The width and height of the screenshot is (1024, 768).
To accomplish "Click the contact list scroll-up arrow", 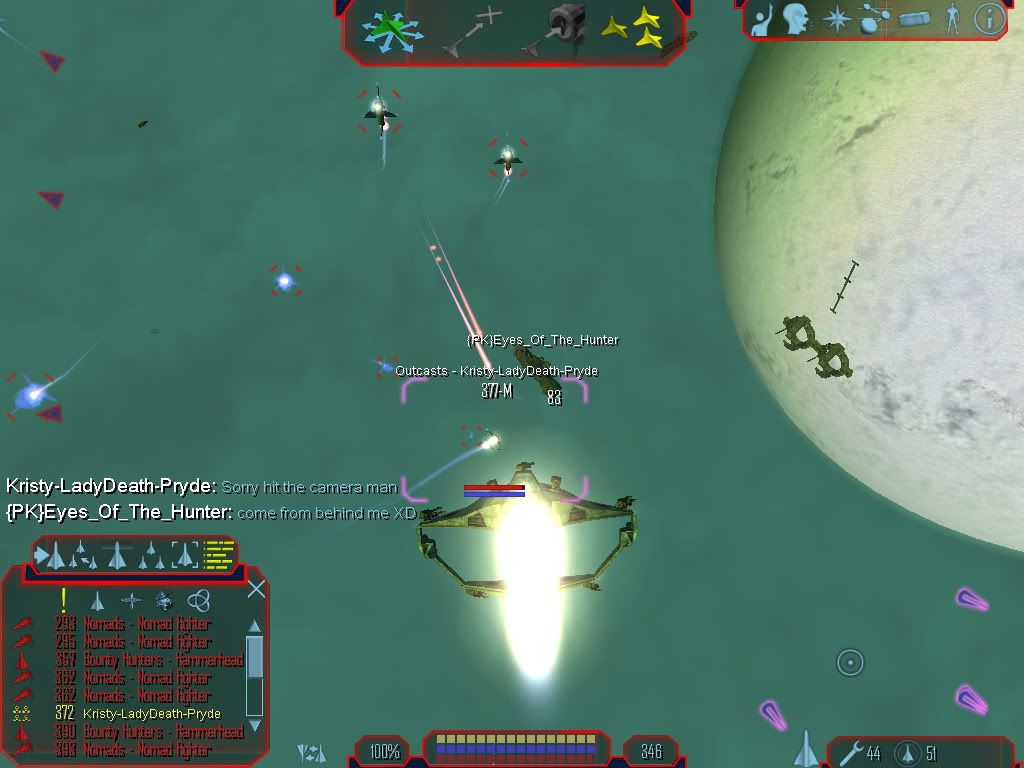I will click(x=254, y=627).
